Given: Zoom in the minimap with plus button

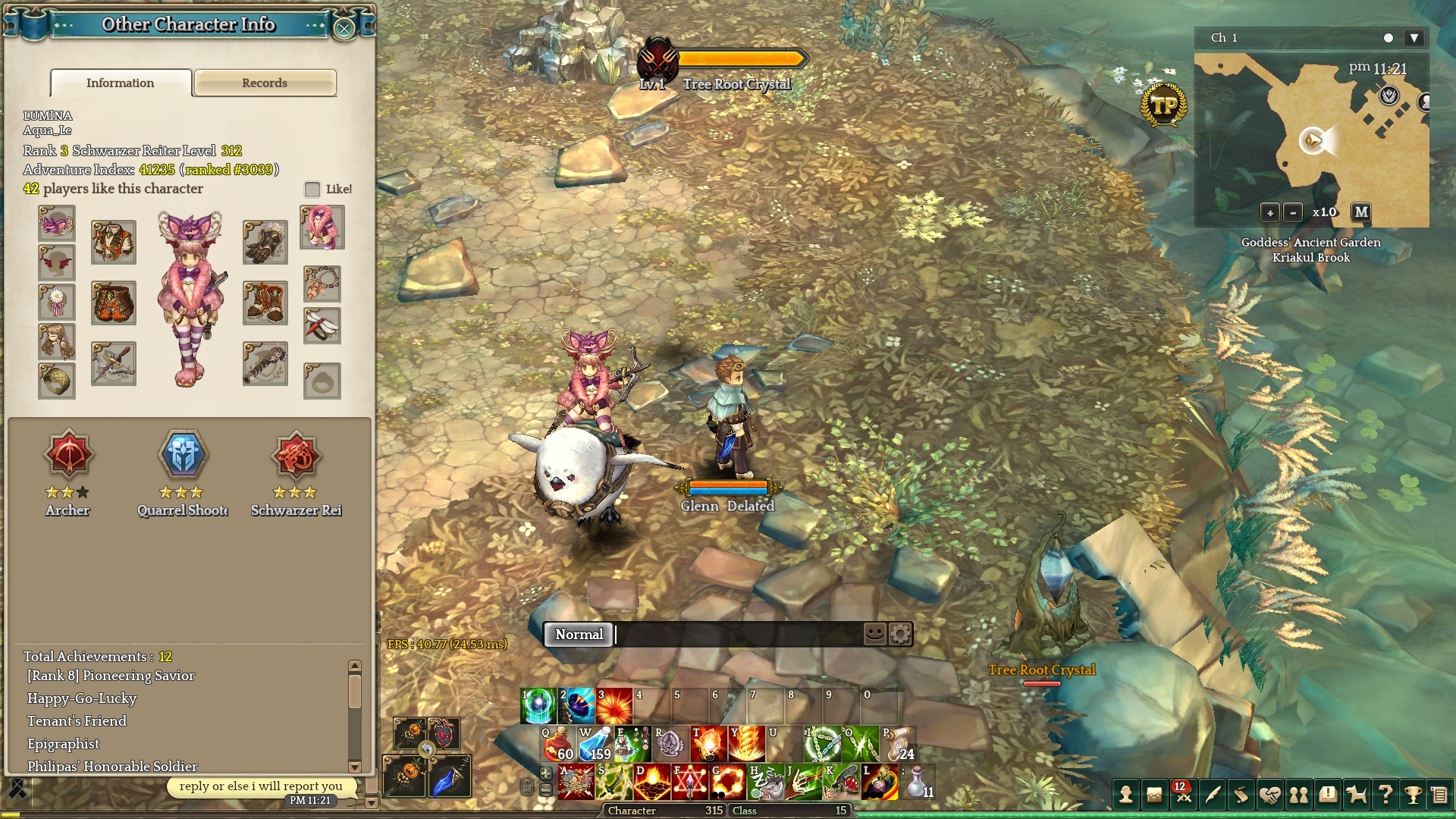Looking at the screenshot, I should pos(1270,213).
